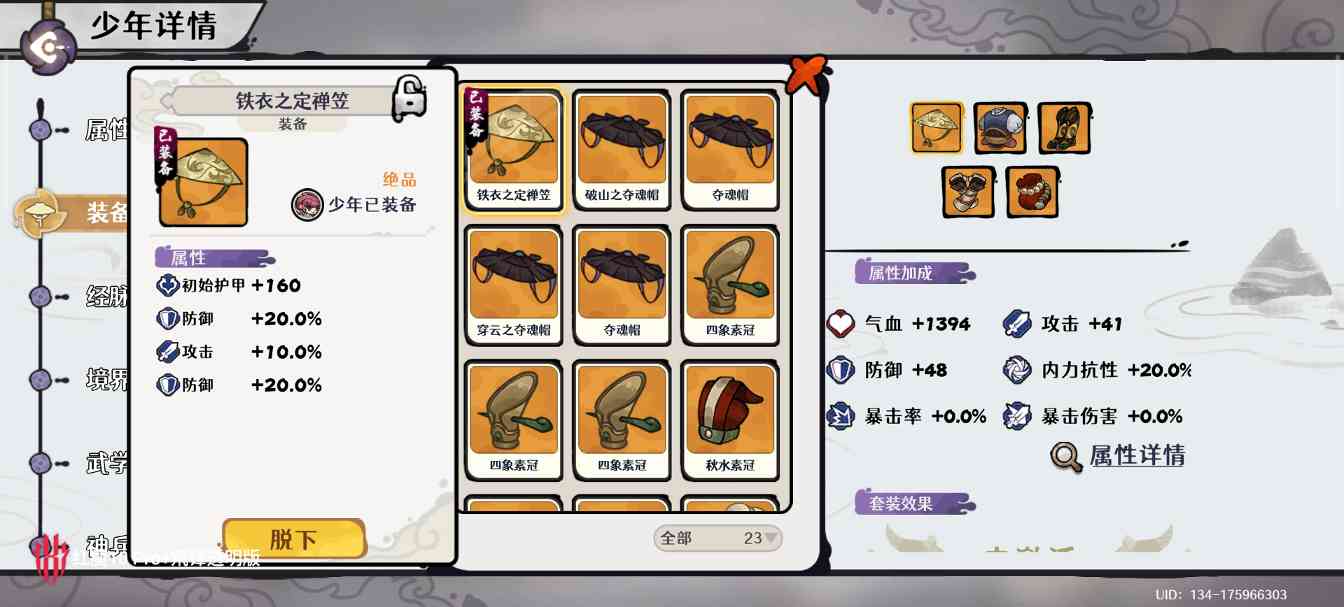The width and height of the screenshot is (1344, 607).
Task: Open the 全部 filter dropdown
Action: (x=717, y=538)
